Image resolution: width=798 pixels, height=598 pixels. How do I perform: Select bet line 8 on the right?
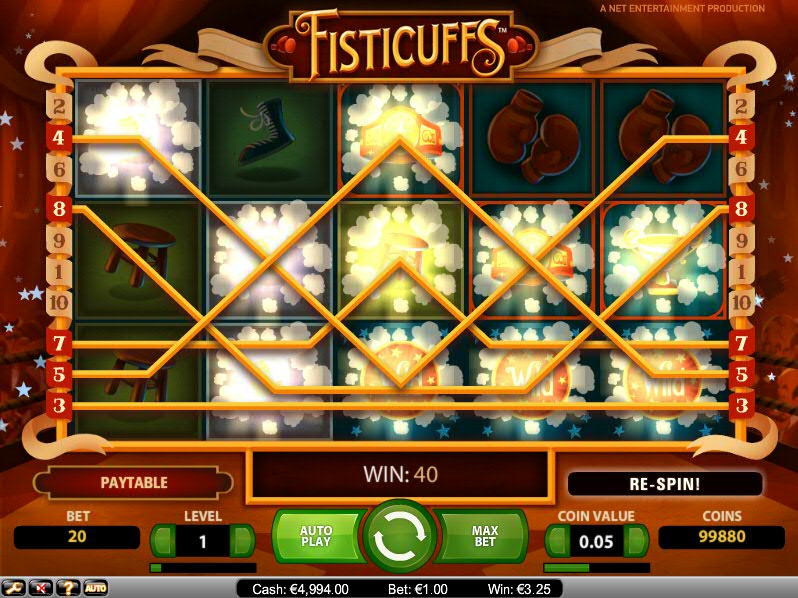[x=741, y=209]
